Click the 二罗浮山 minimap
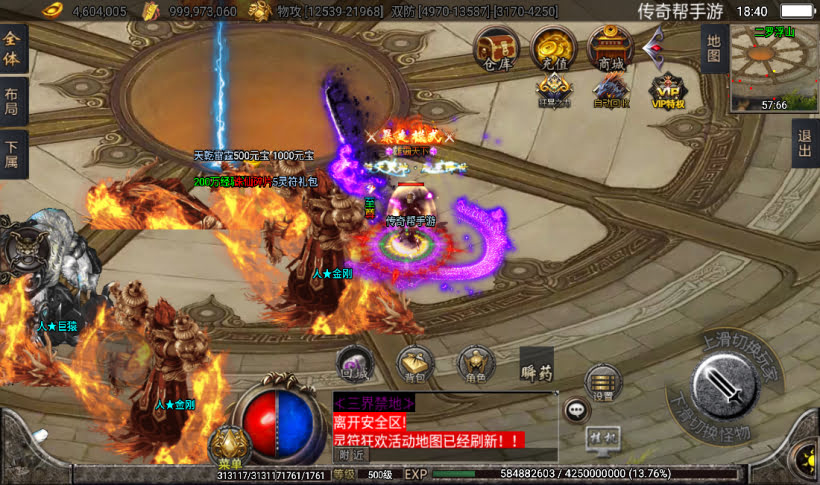The height and width of the screenshot is (485, 820). click(x=773, y=67)
